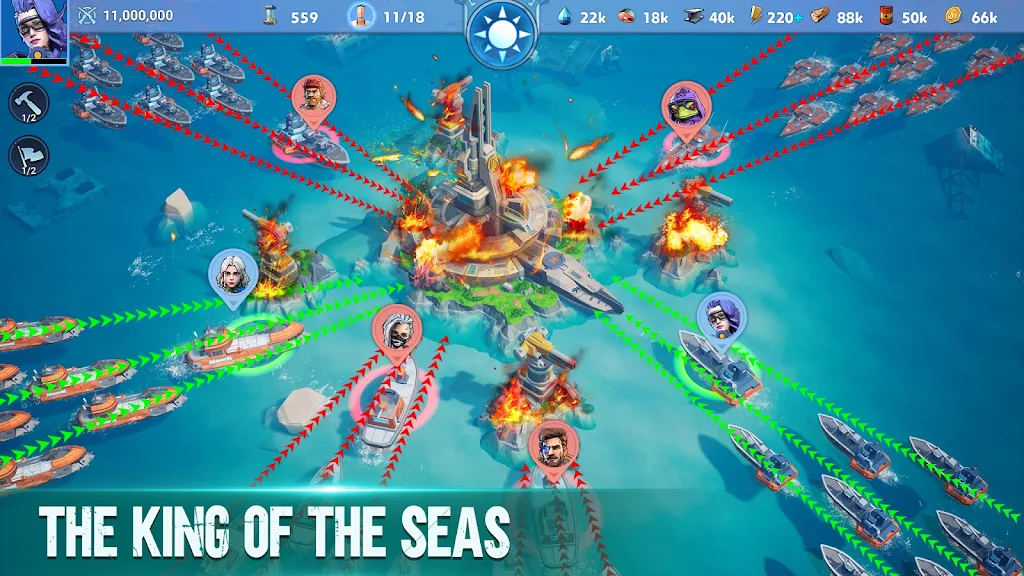This screenshot has width=1024, height=576.
Task: Choose the white-haired woman commander marker
Action: point(233,272)
